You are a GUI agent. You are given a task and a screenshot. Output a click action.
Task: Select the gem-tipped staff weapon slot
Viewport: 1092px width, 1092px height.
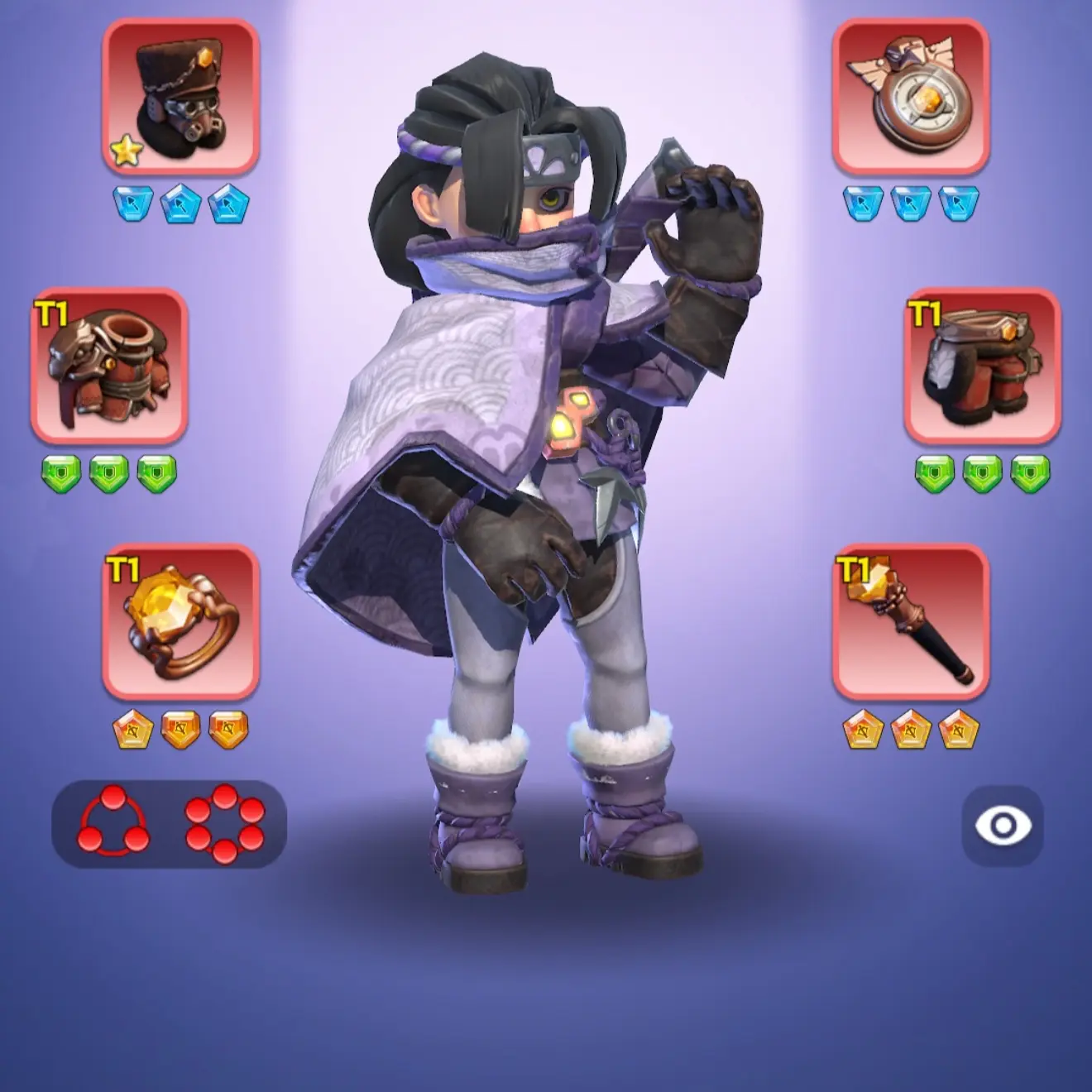coord(910,621)
